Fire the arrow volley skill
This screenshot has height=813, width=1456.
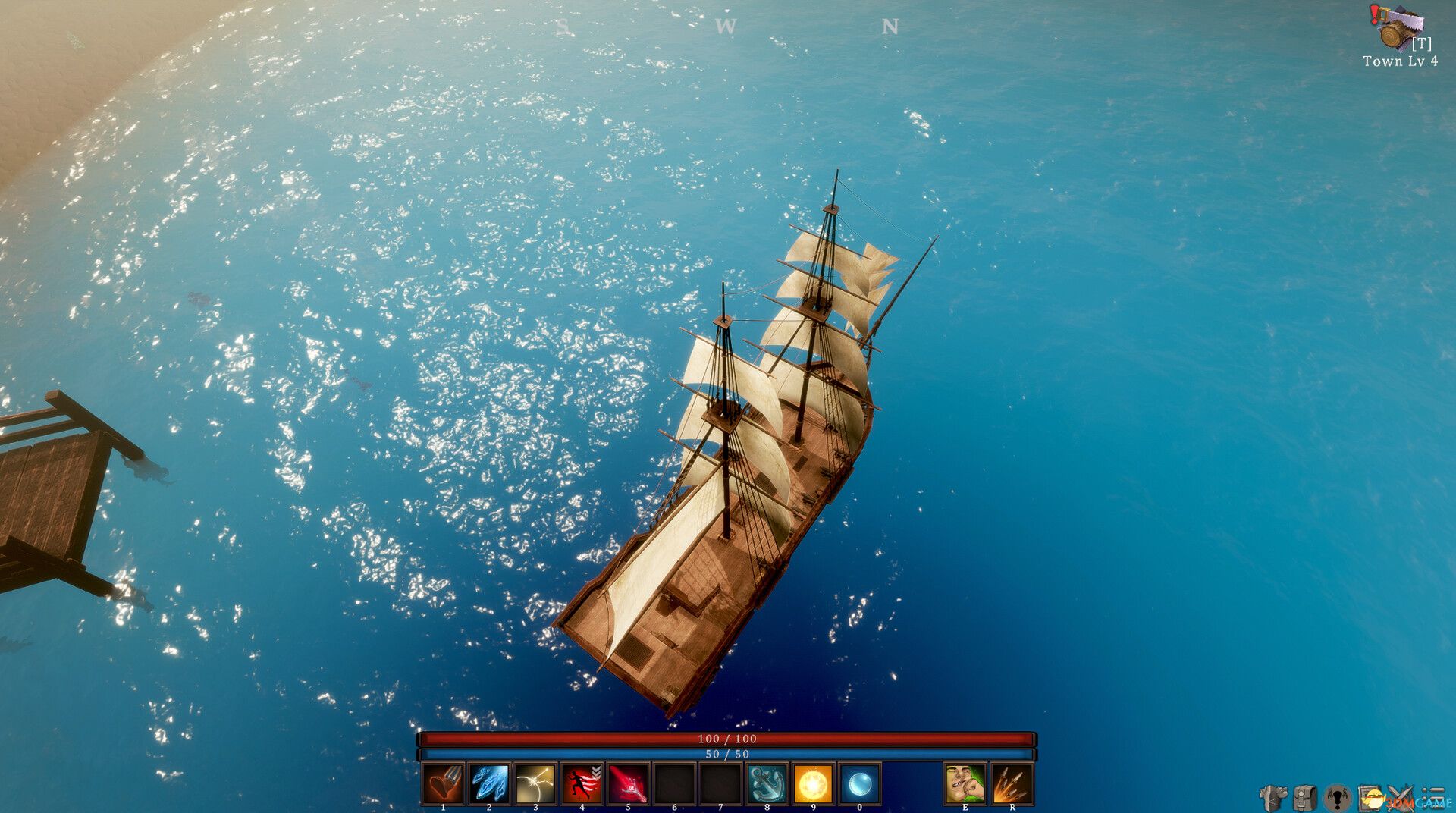click(1012, 783)
